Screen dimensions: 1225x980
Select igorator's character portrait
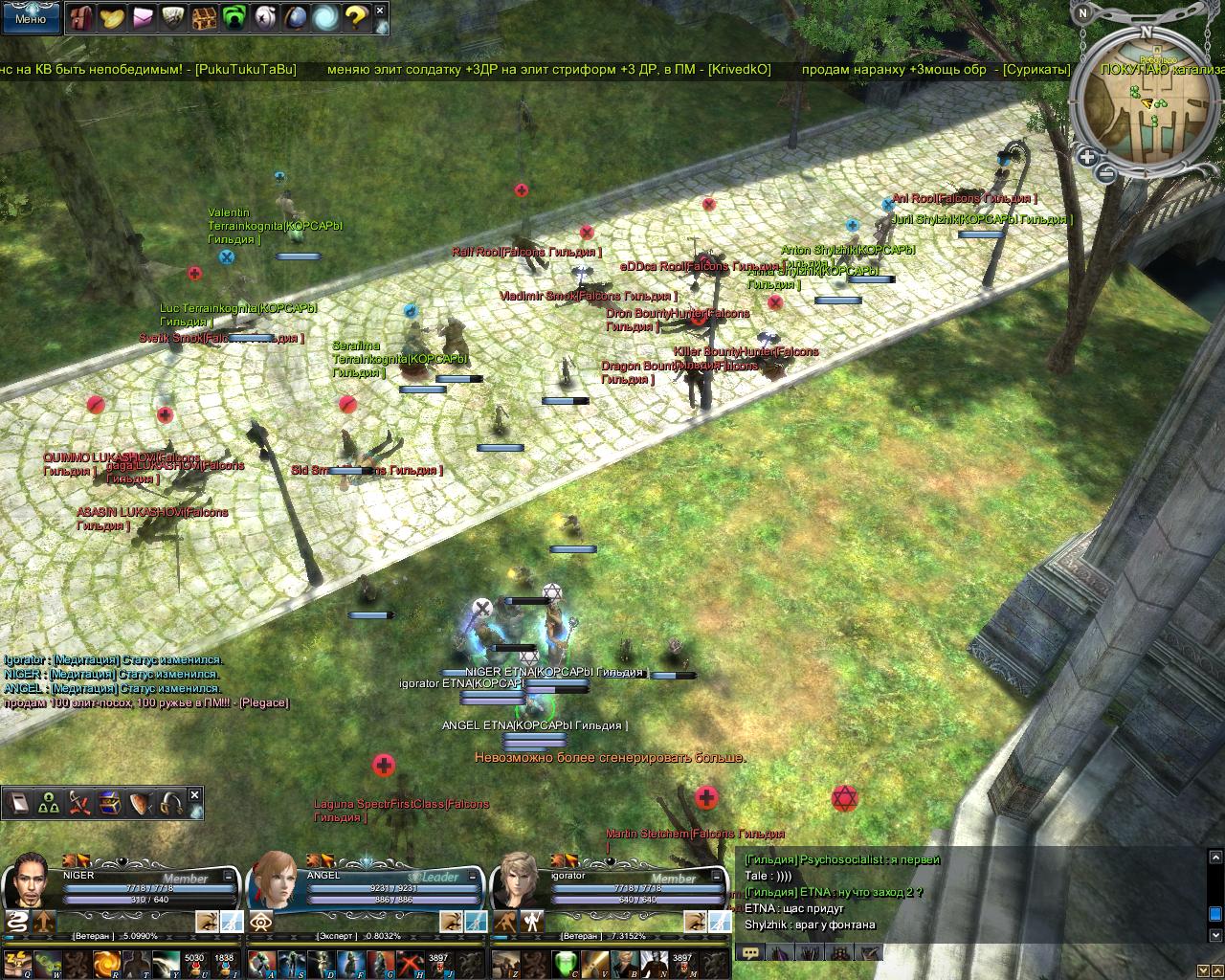pos(518,878)
